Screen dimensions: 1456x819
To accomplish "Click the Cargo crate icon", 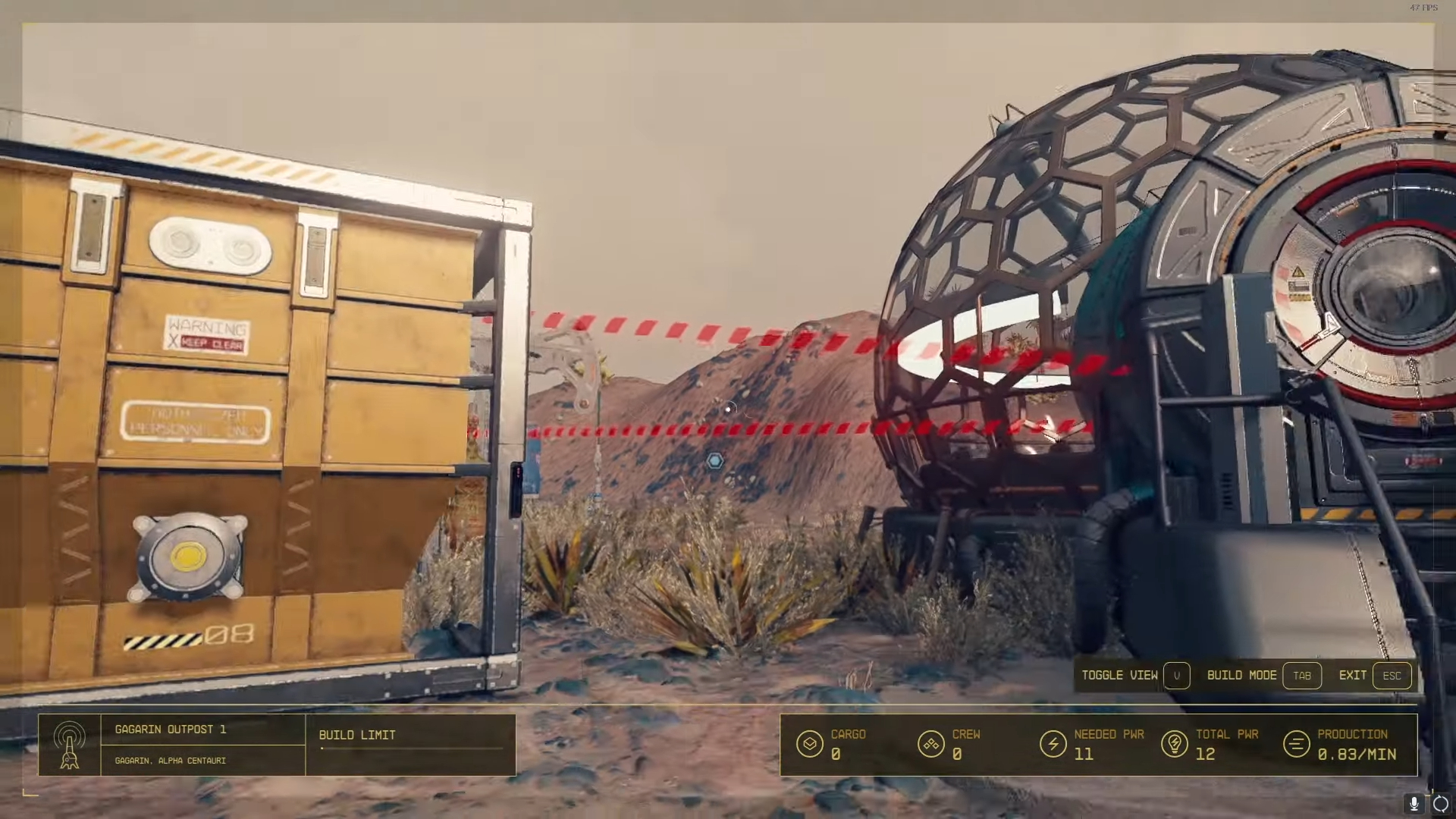I will (x=810, y=744).
